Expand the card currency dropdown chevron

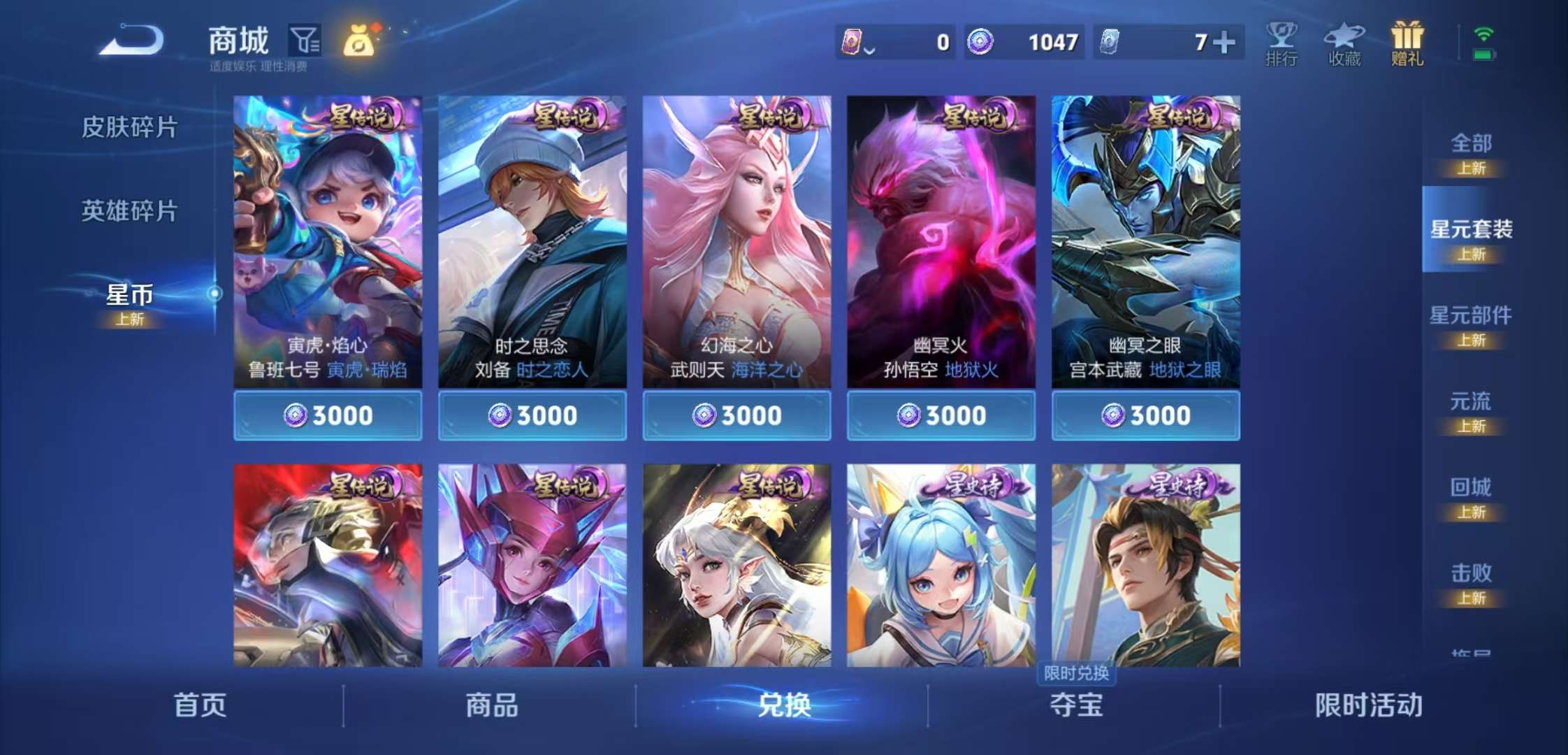[x=869, y=49]
